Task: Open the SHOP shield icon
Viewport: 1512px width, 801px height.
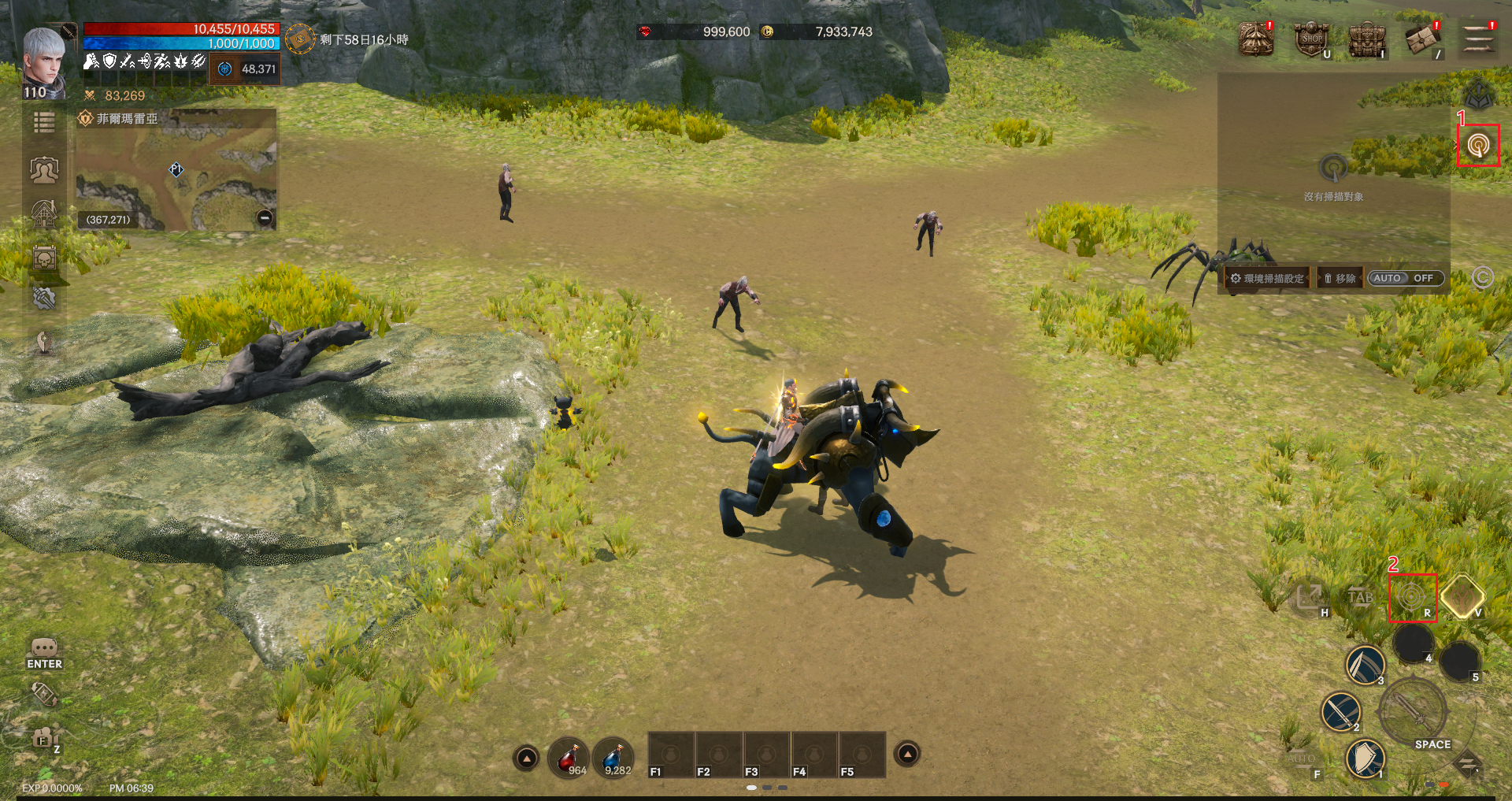Action: click(1311, 39)
